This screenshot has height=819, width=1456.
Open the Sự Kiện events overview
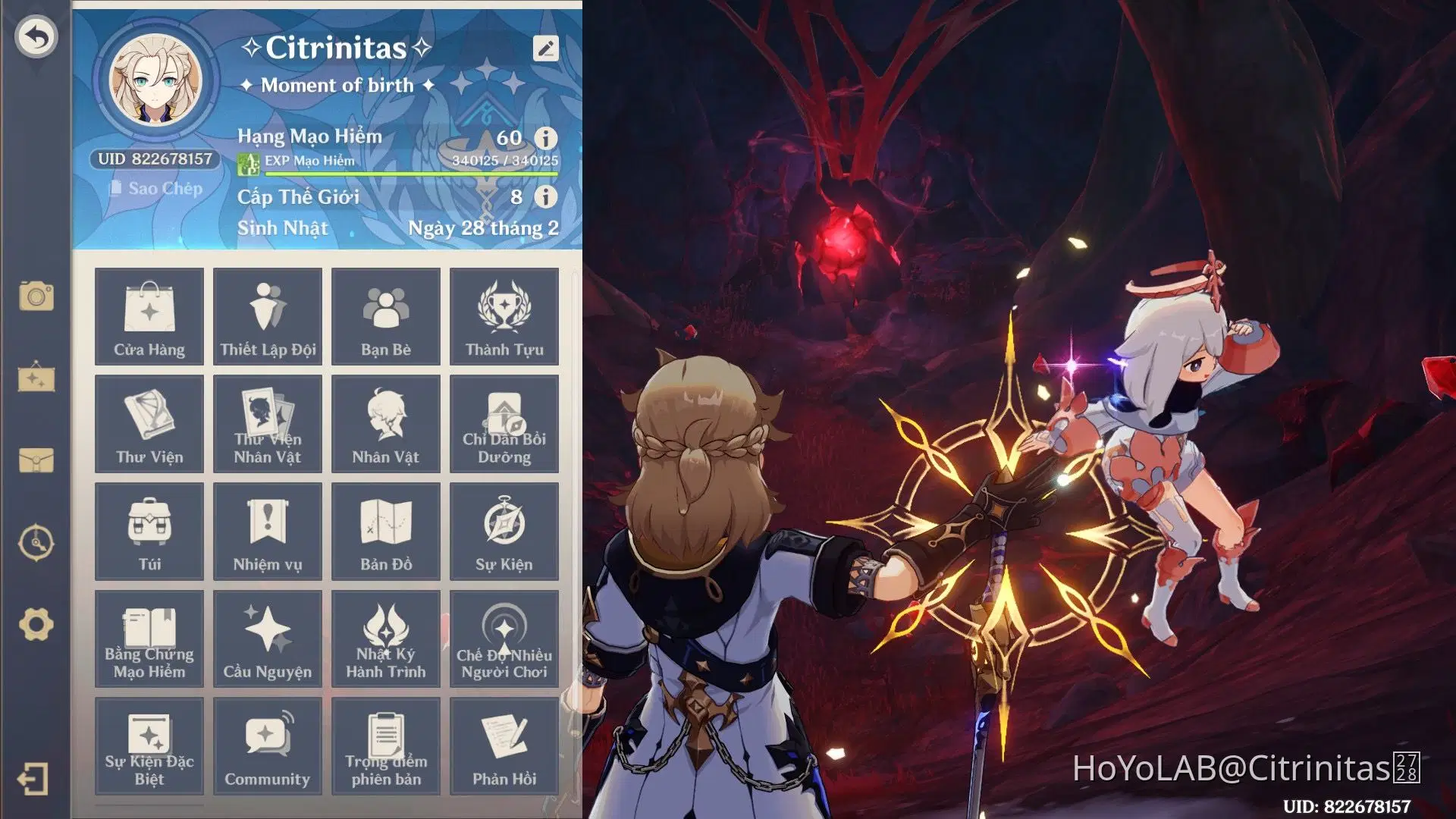click(x=504, y=531)
